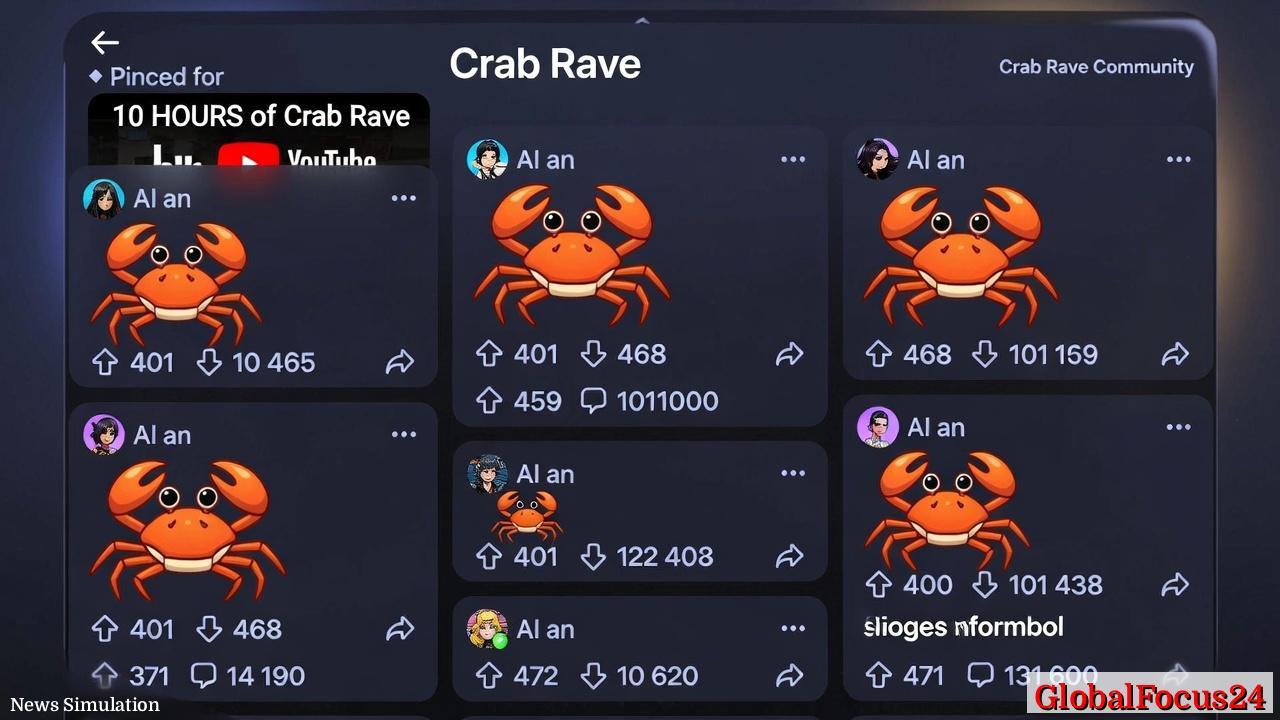Viewport: 1280px width, 720px height.
Task: Upvote the post with 101 438 downvotes
Action: pos(878,584)
